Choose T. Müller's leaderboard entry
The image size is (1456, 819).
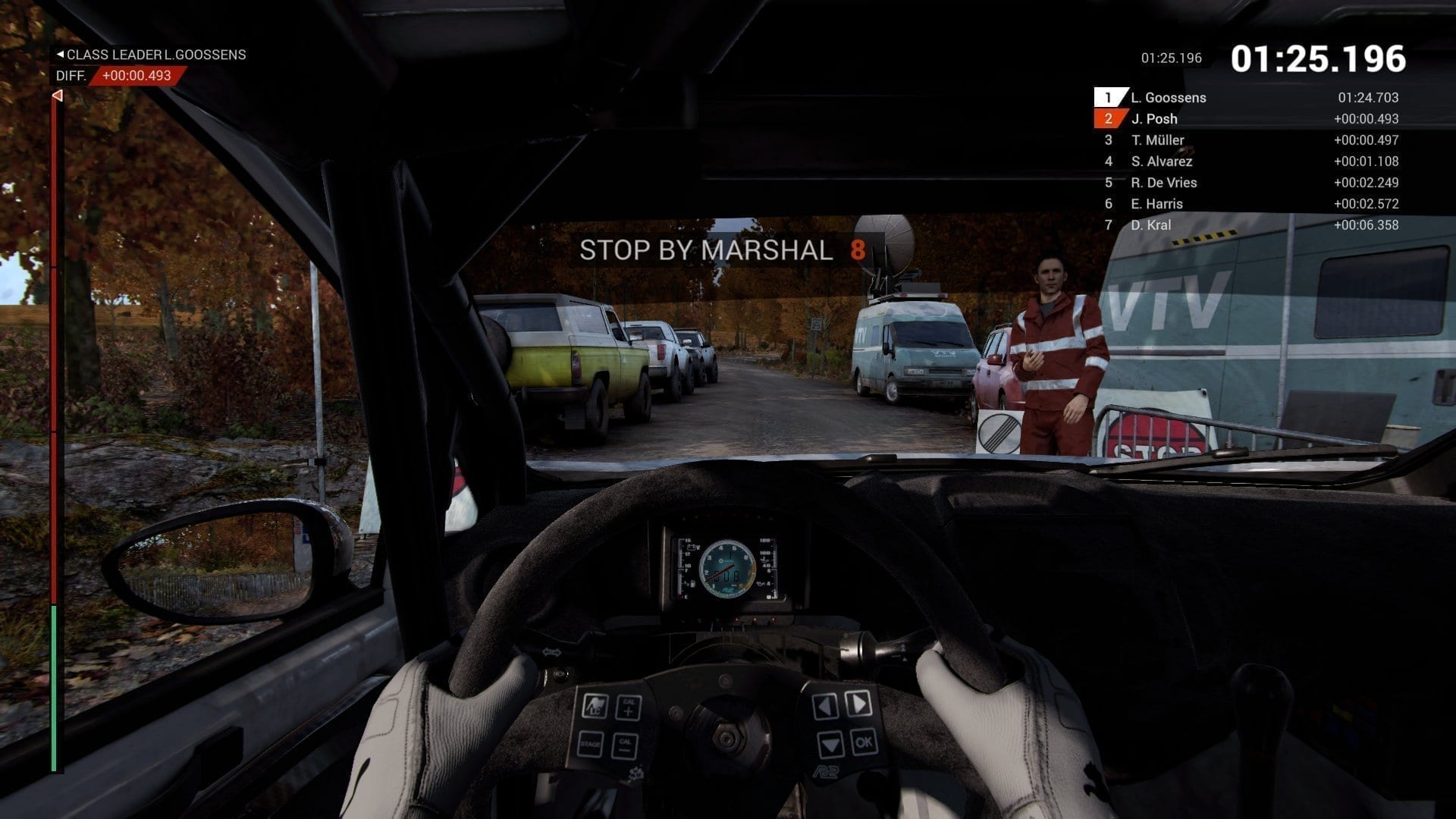[x=1157, y=140]
